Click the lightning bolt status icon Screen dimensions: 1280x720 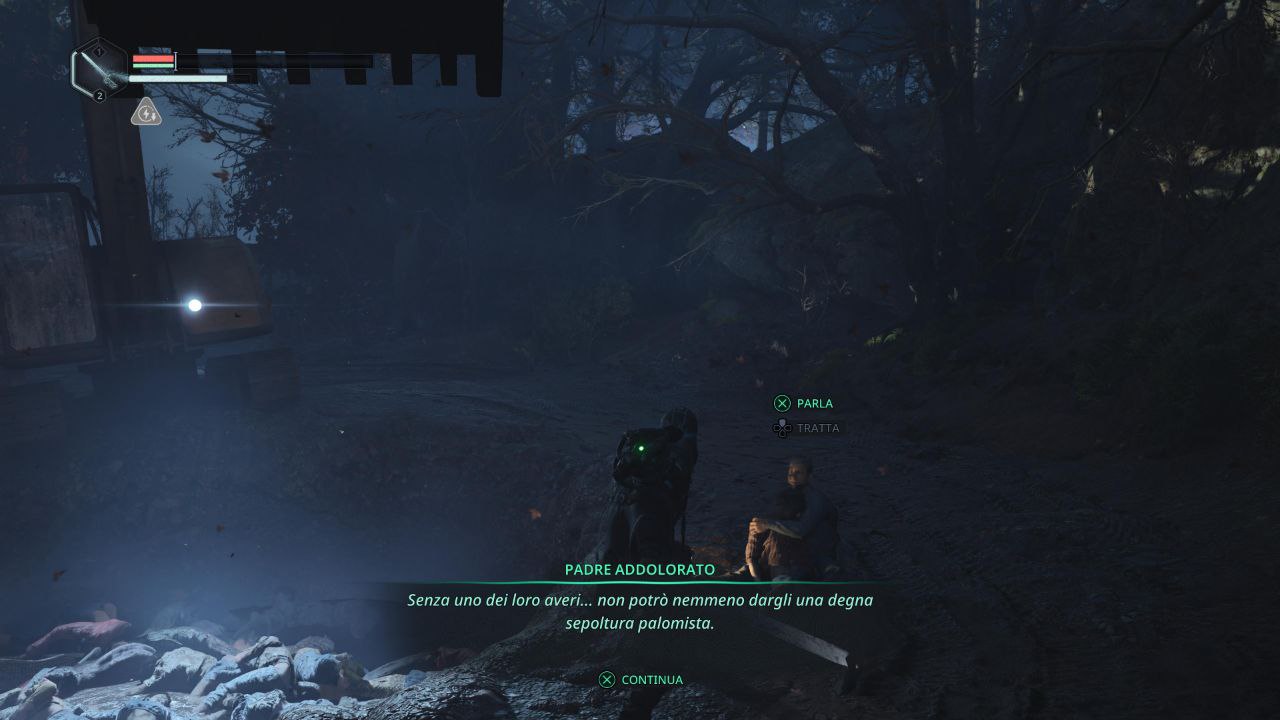[146, 113]
